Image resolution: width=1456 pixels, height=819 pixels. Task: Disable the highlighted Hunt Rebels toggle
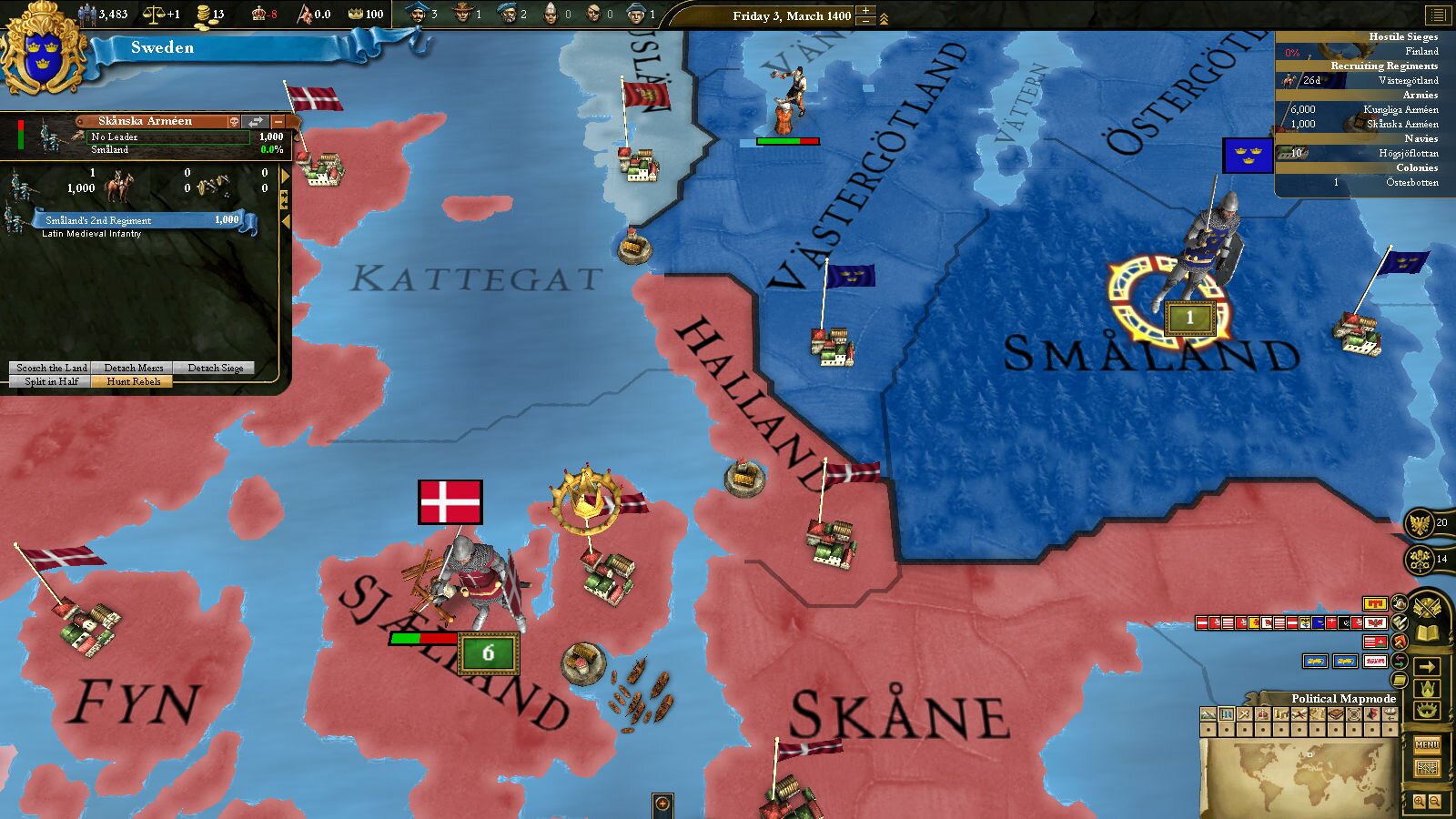coord(132,381)
